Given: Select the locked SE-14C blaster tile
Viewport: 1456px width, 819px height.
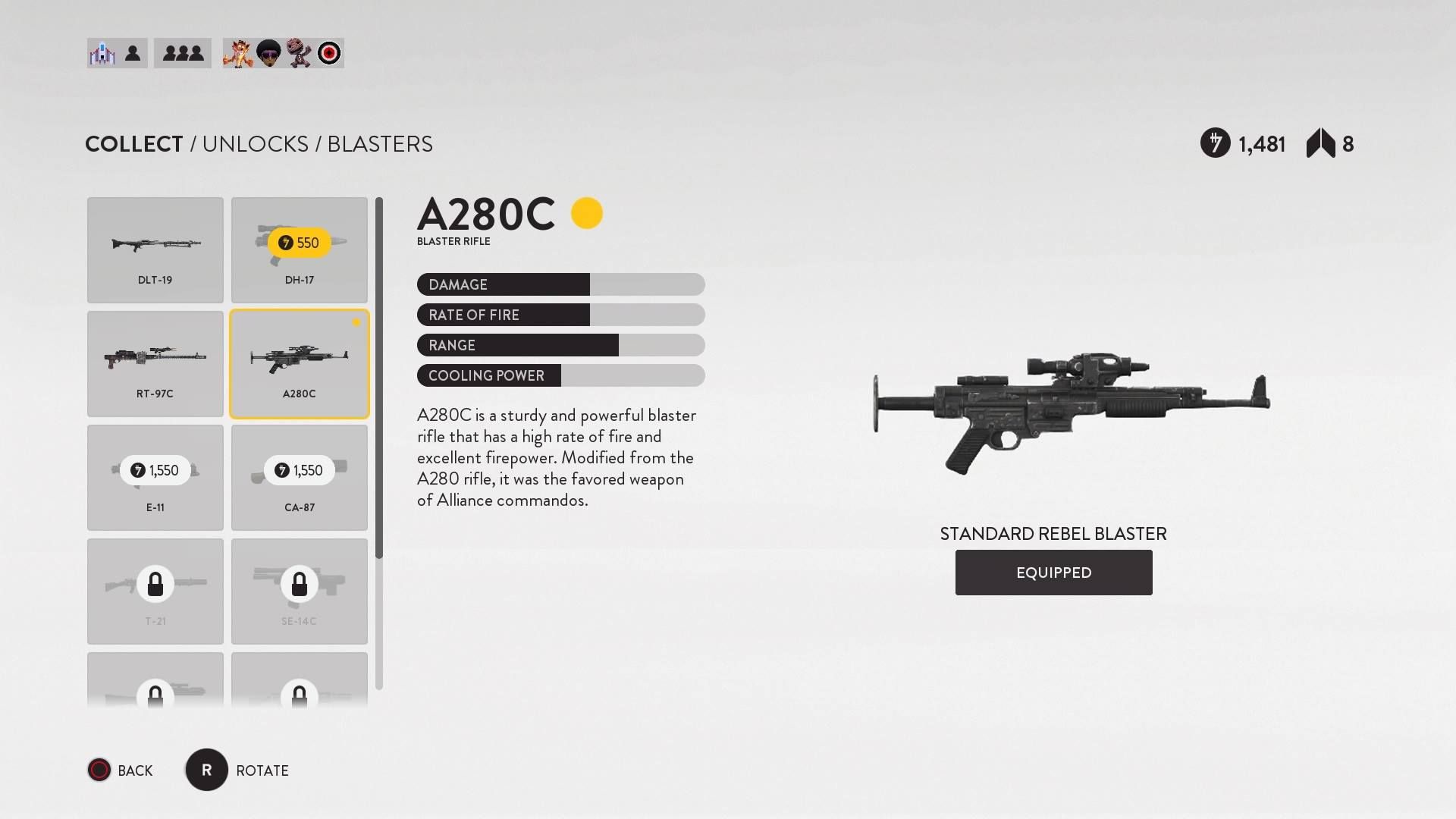Looking at the screenshot, I should 300,591.
